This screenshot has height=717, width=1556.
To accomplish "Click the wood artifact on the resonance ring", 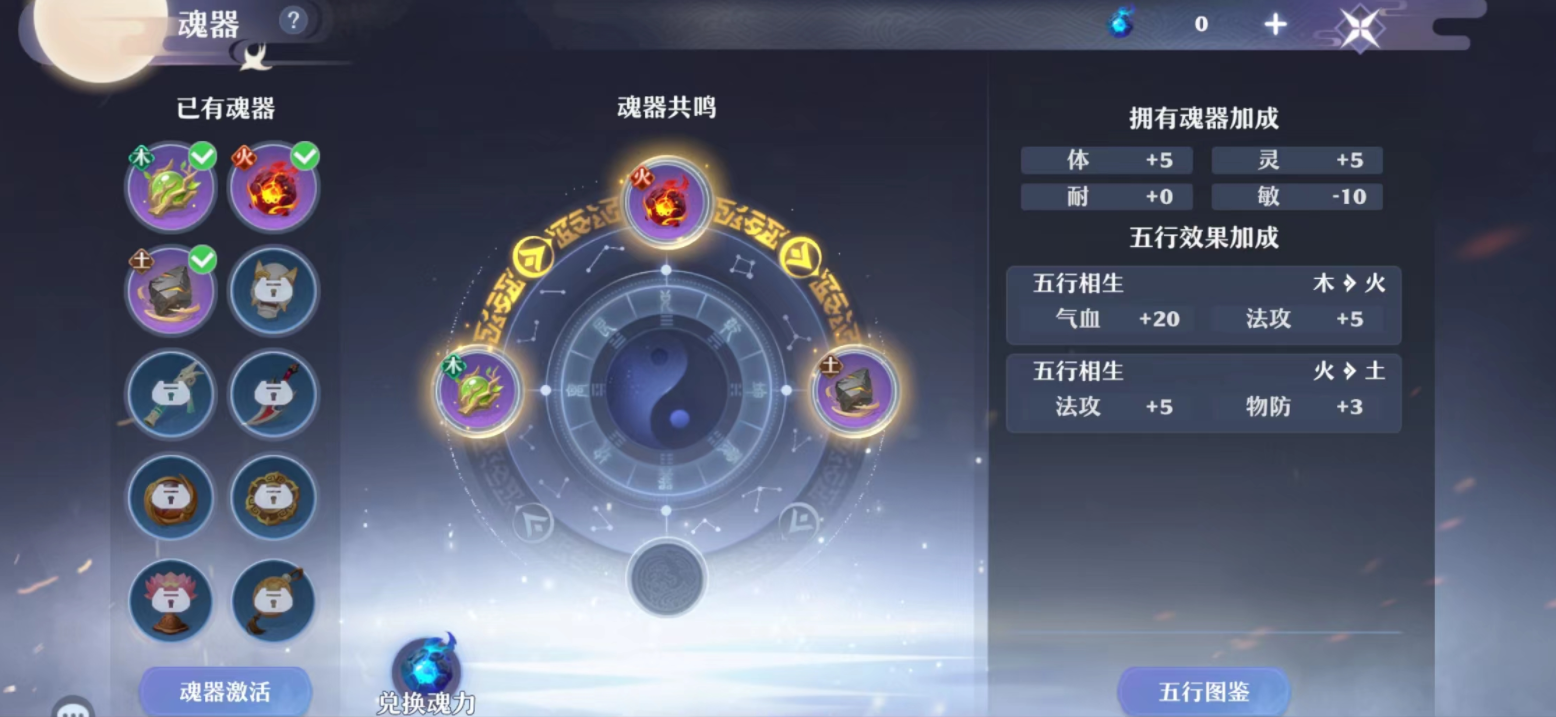I will 478,390.
